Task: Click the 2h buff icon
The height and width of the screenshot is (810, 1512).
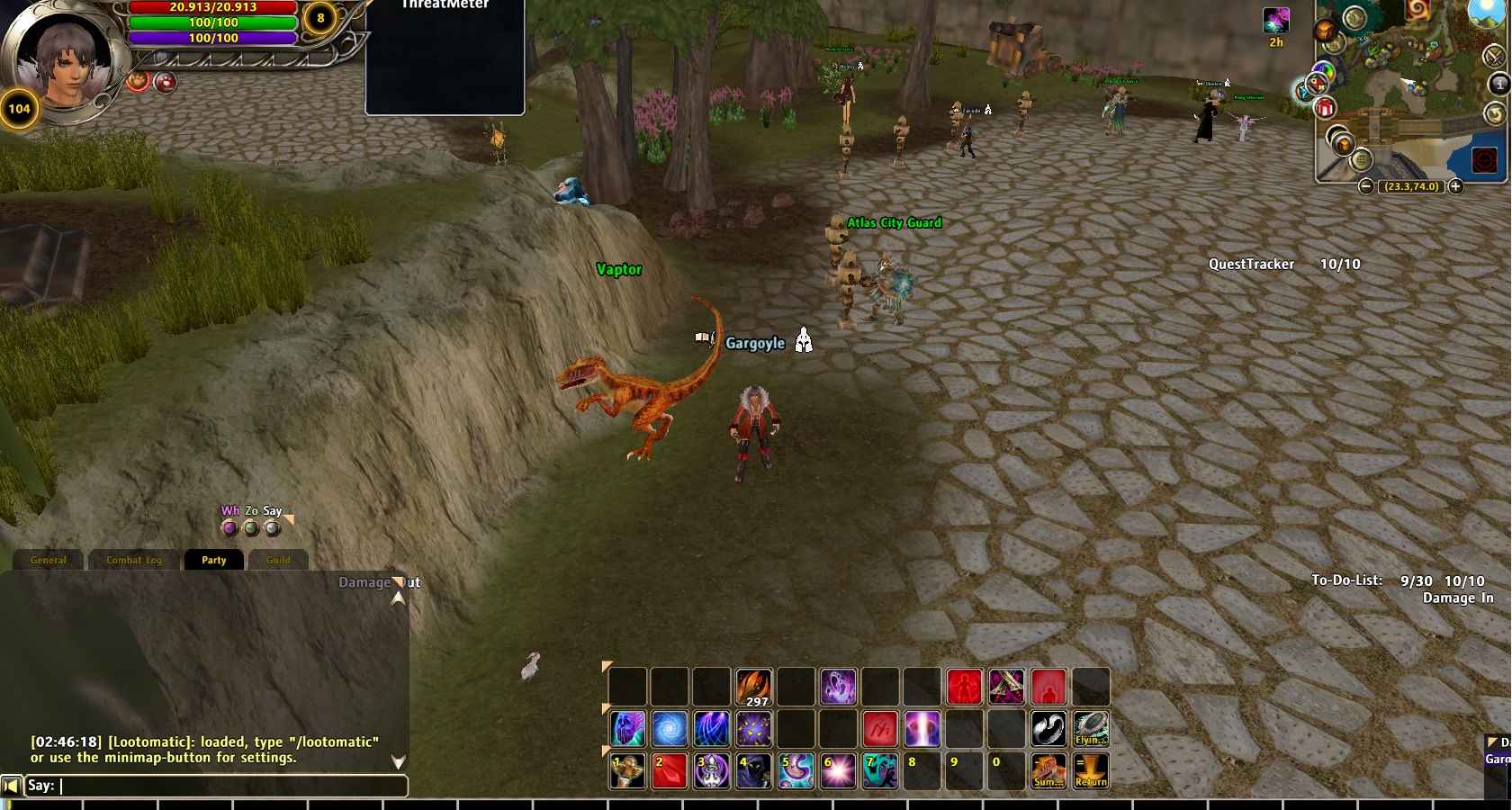Action: [1276, 21]
